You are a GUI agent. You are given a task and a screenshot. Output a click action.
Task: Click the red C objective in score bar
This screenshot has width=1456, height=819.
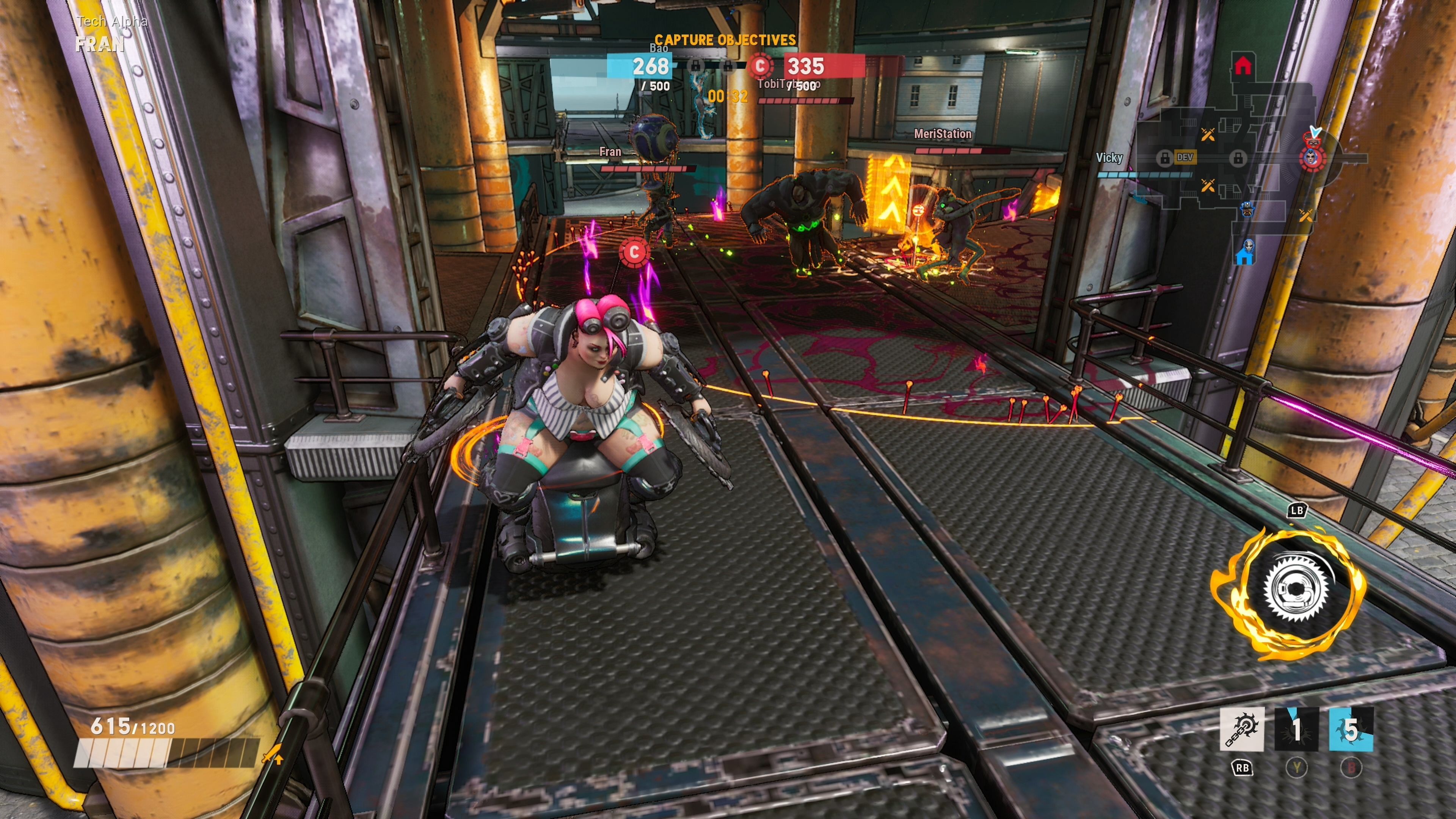(760, 66)
